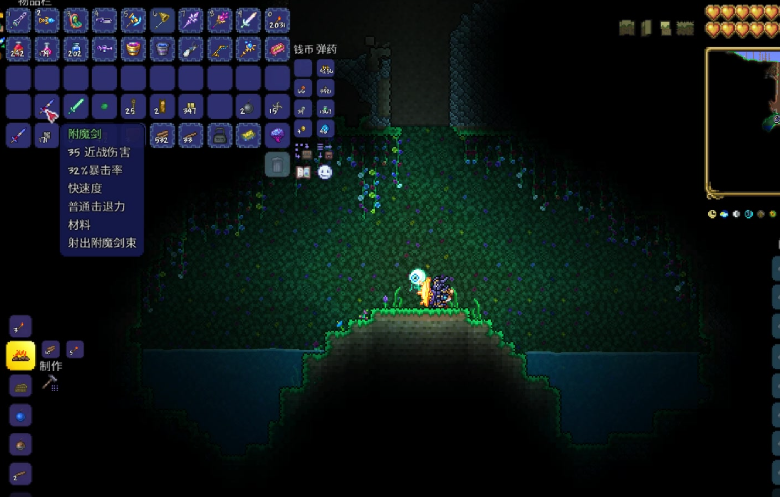Choose the blue orb crafting recipe
The width and height of the screenshot is (780, 497).
20,415
